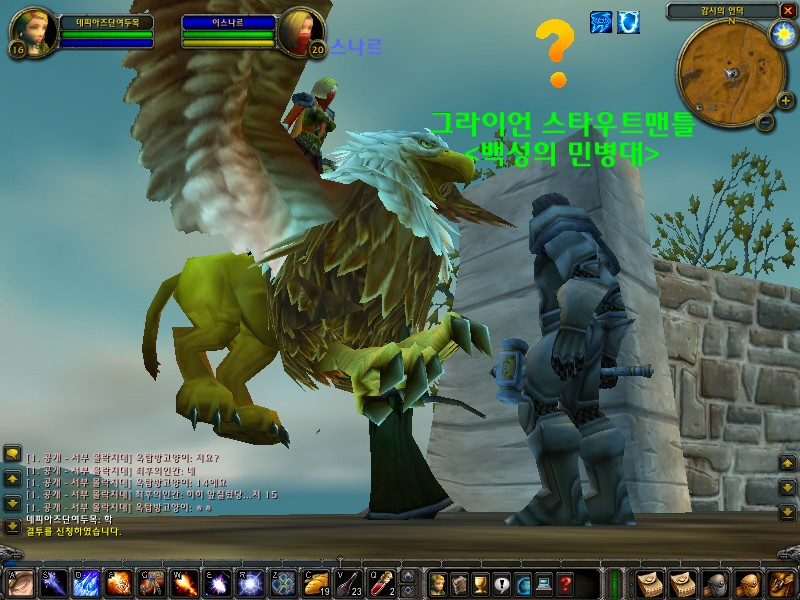Select the target portrait at level 20
The image size is (800, 600).
pos(302,33)
